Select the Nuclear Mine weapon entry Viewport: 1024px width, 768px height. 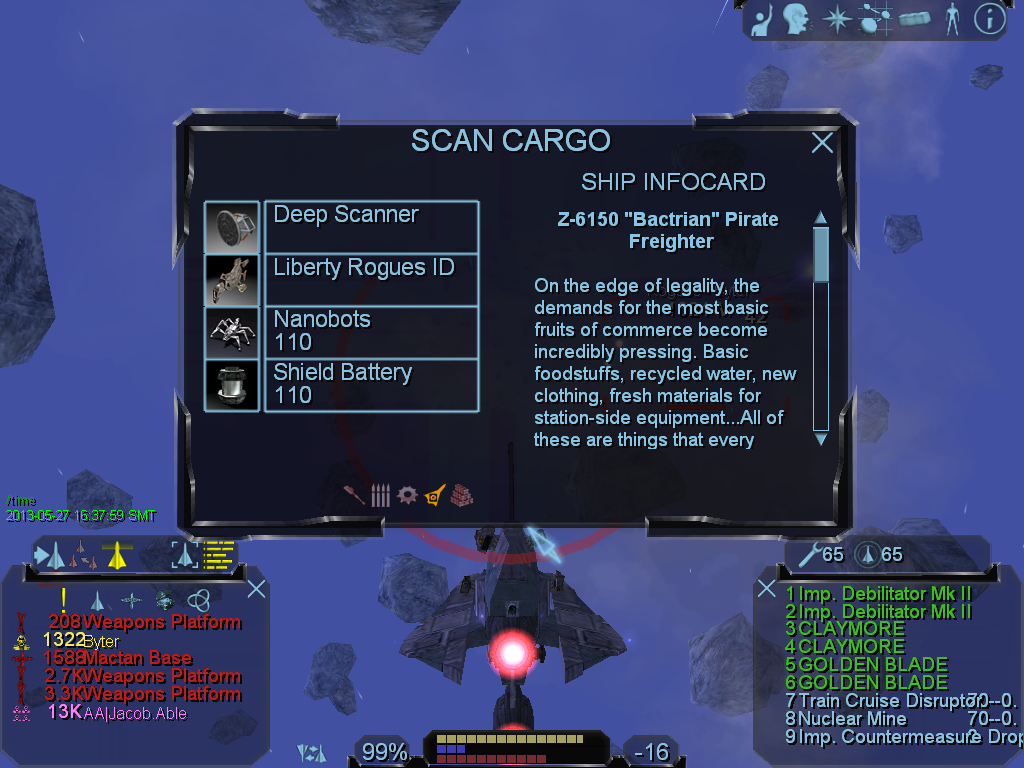[852, 718]
